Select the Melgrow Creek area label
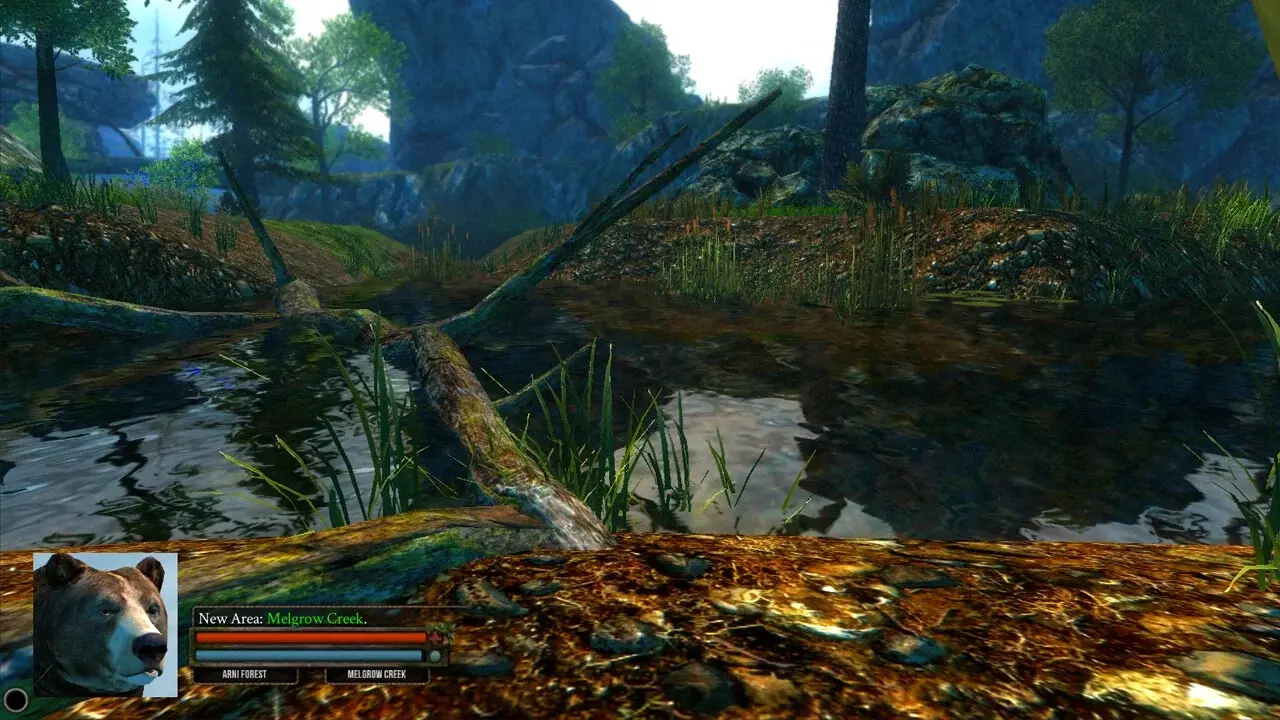 click(377, 676)
